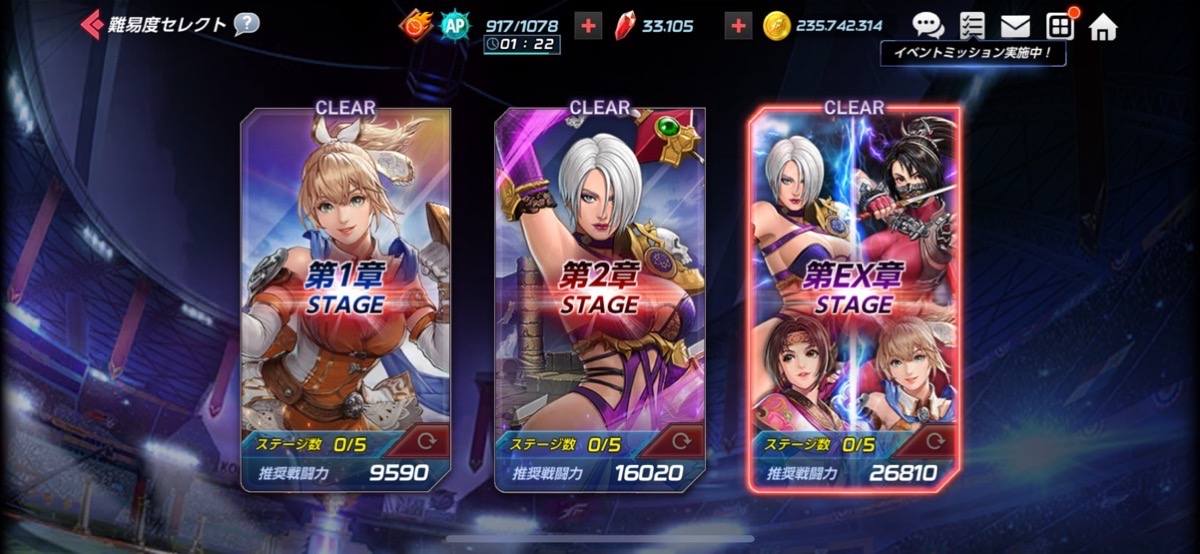Image resolution: width=1200 pixels, height=554 pixels.
Task: Open the mission checklist icon
Action: point(971,26)
